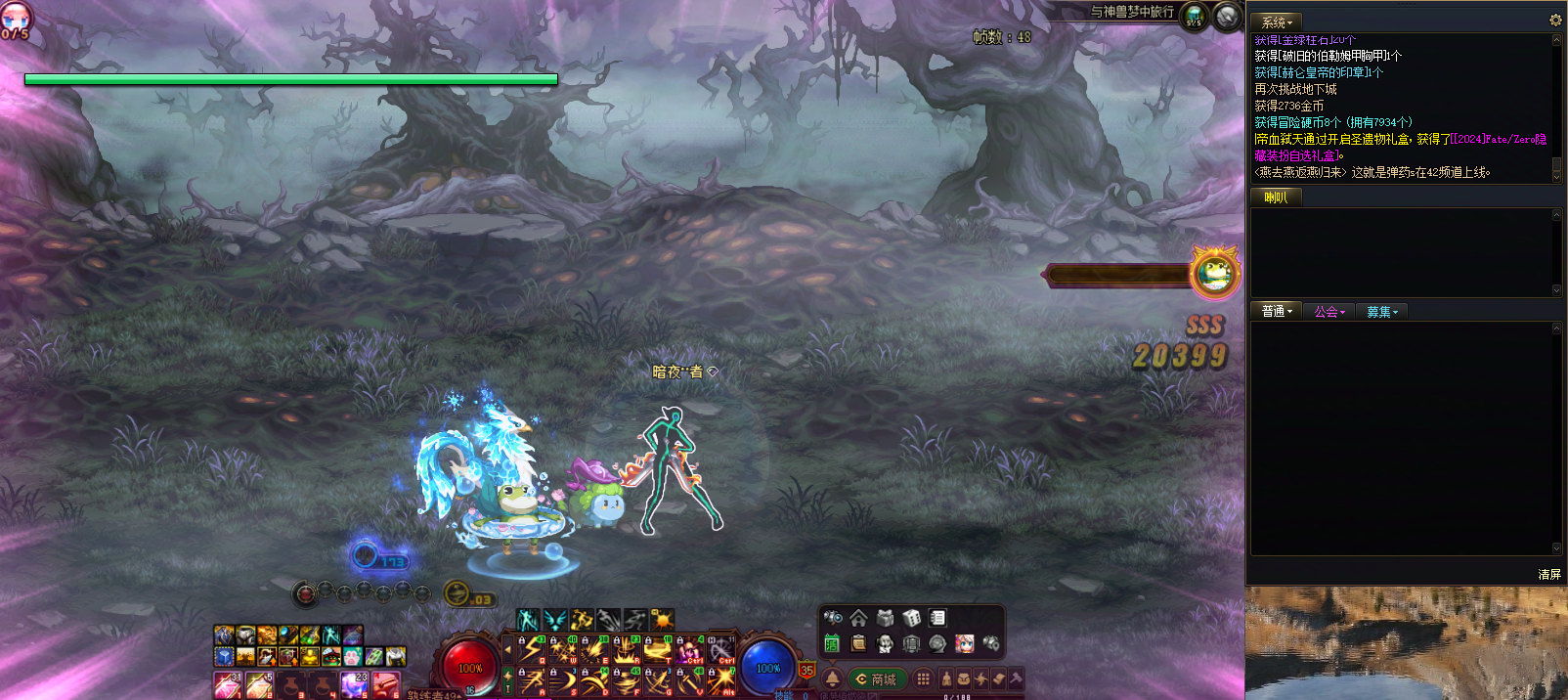Open the gift box icon
Image resolution: width=1568 pixels, height=700 pixels.
[885, 618]
